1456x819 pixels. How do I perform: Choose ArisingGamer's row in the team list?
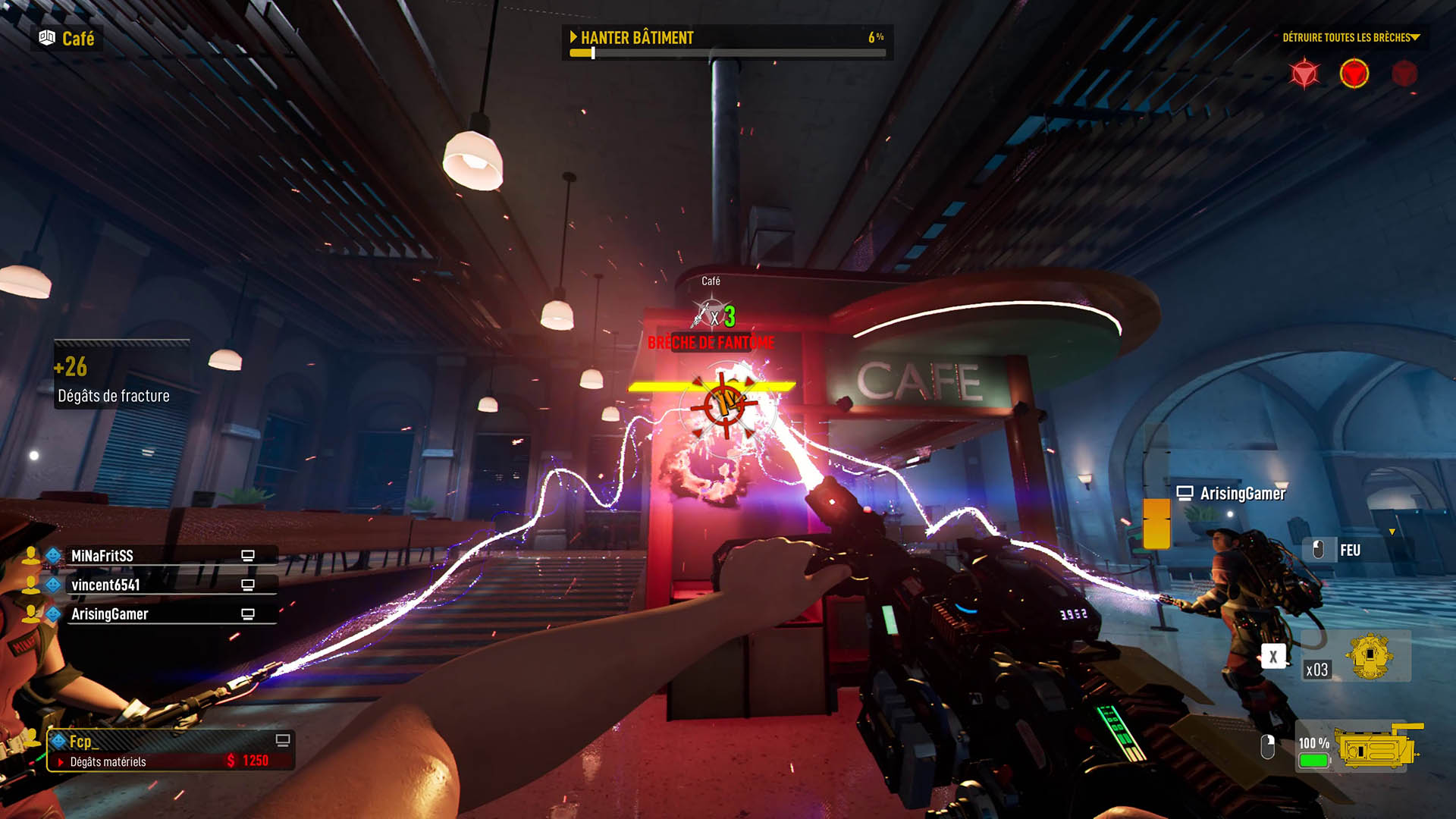(109, 614)
